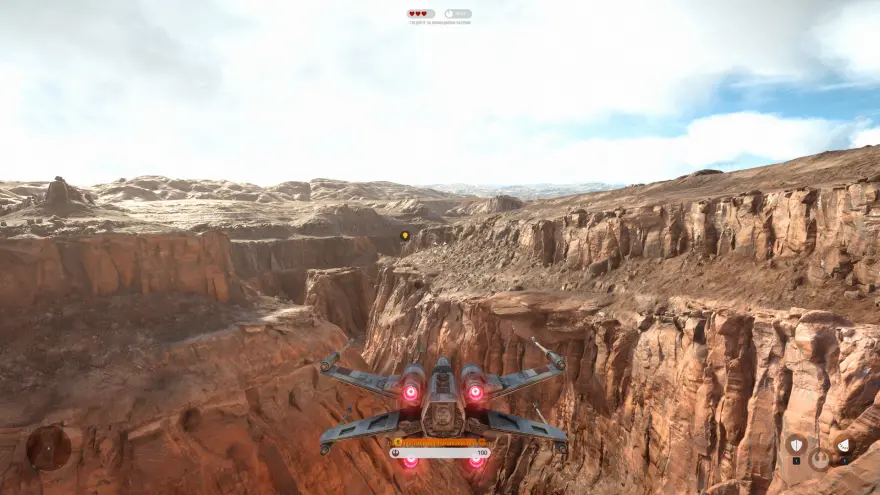The width and height of the screenshot is (880, 495).
Task: Activate the shield ability icon
Action: [x=796, y=445]
